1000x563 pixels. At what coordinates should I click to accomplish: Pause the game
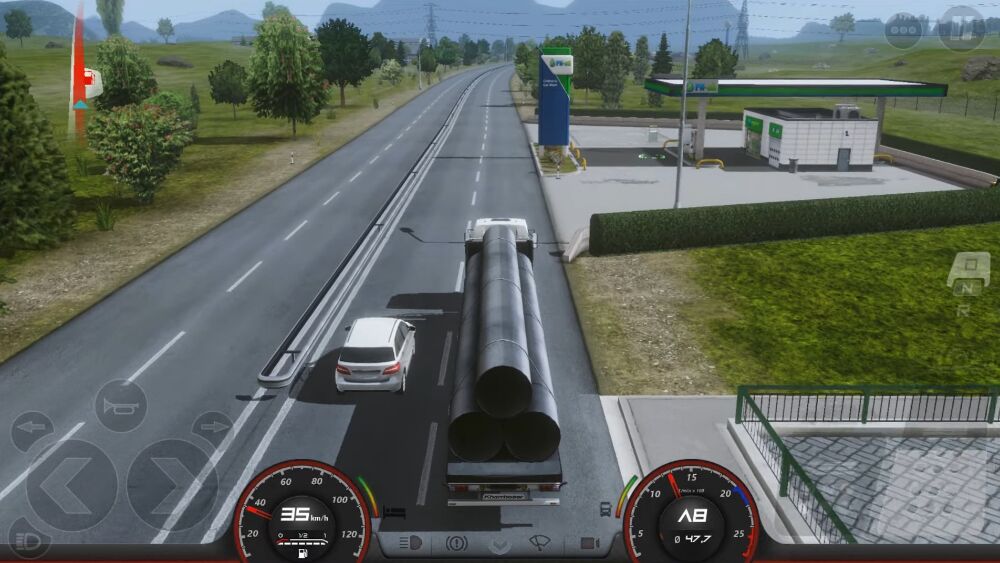pyautogui.click(x=960, y=28)
